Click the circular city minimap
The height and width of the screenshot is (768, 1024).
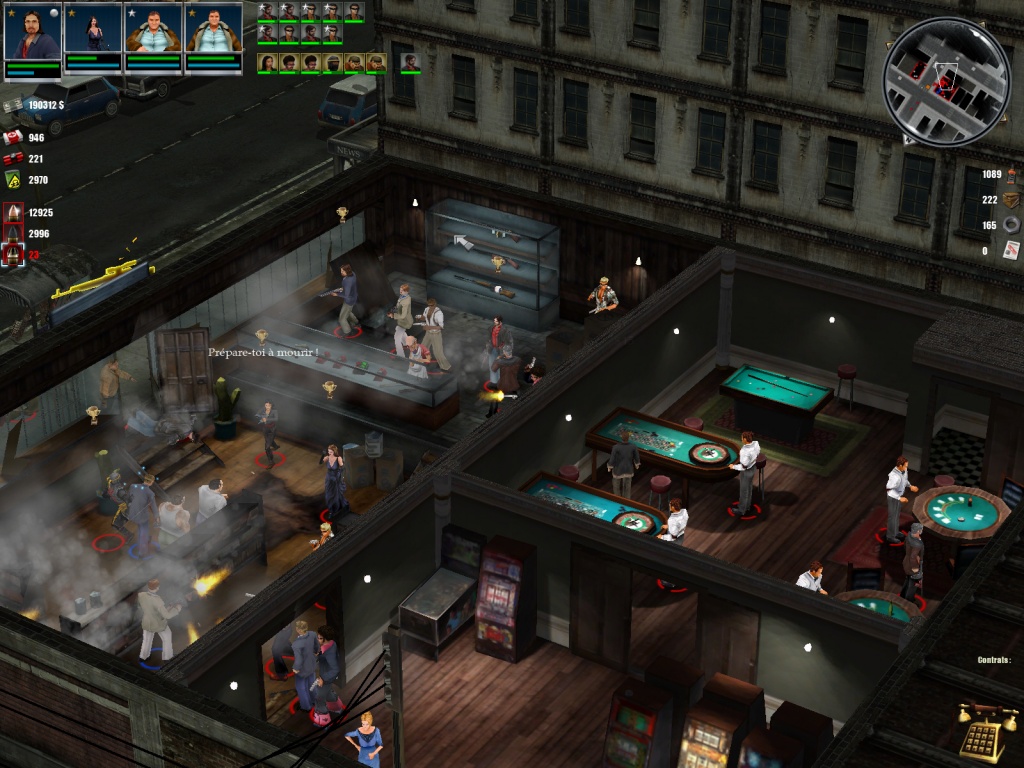(947, 82)
